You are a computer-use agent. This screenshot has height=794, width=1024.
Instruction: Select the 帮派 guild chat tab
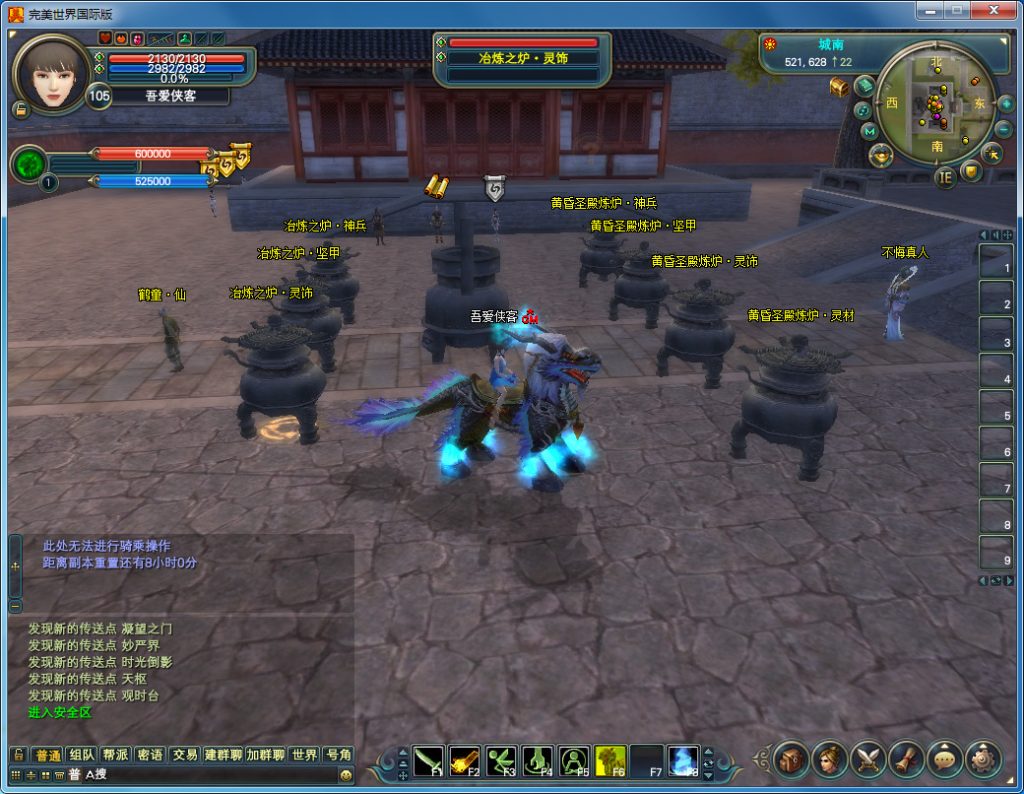point(116,755)
